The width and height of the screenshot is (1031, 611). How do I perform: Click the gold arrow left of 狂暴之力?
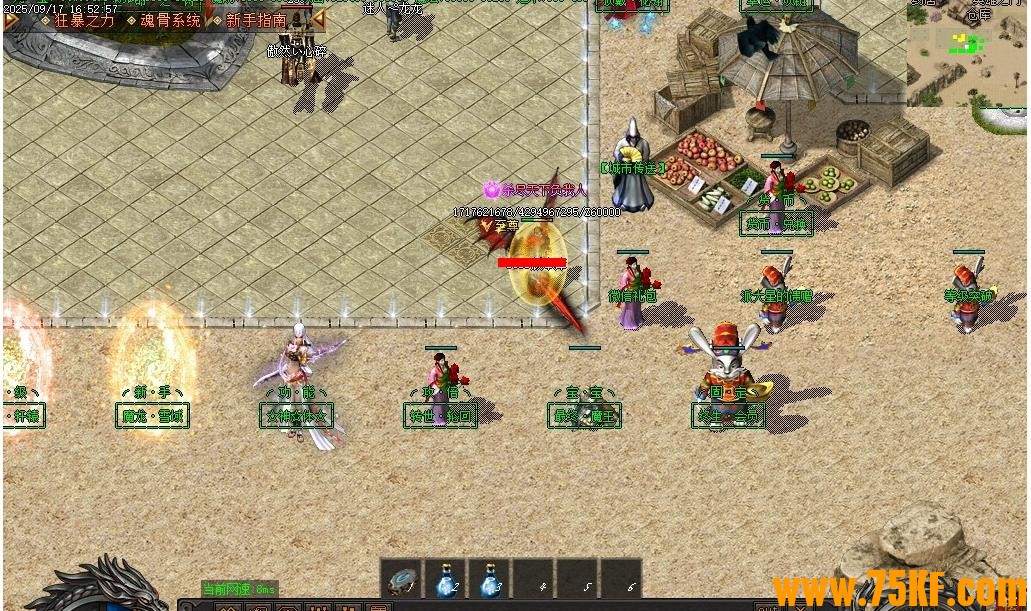(11, 20)
